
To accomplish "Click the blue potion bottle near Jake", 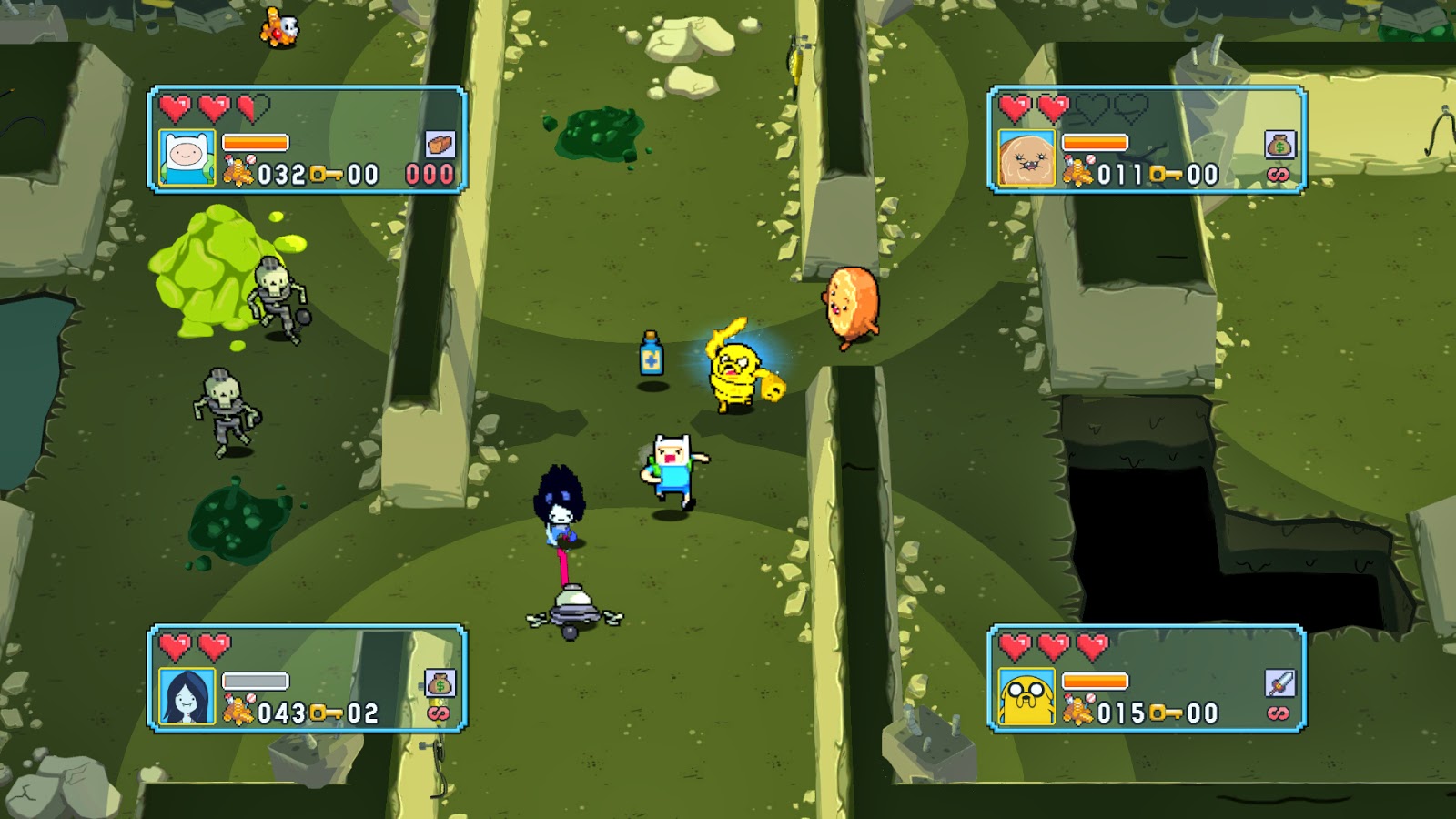I will pos(650,353).
